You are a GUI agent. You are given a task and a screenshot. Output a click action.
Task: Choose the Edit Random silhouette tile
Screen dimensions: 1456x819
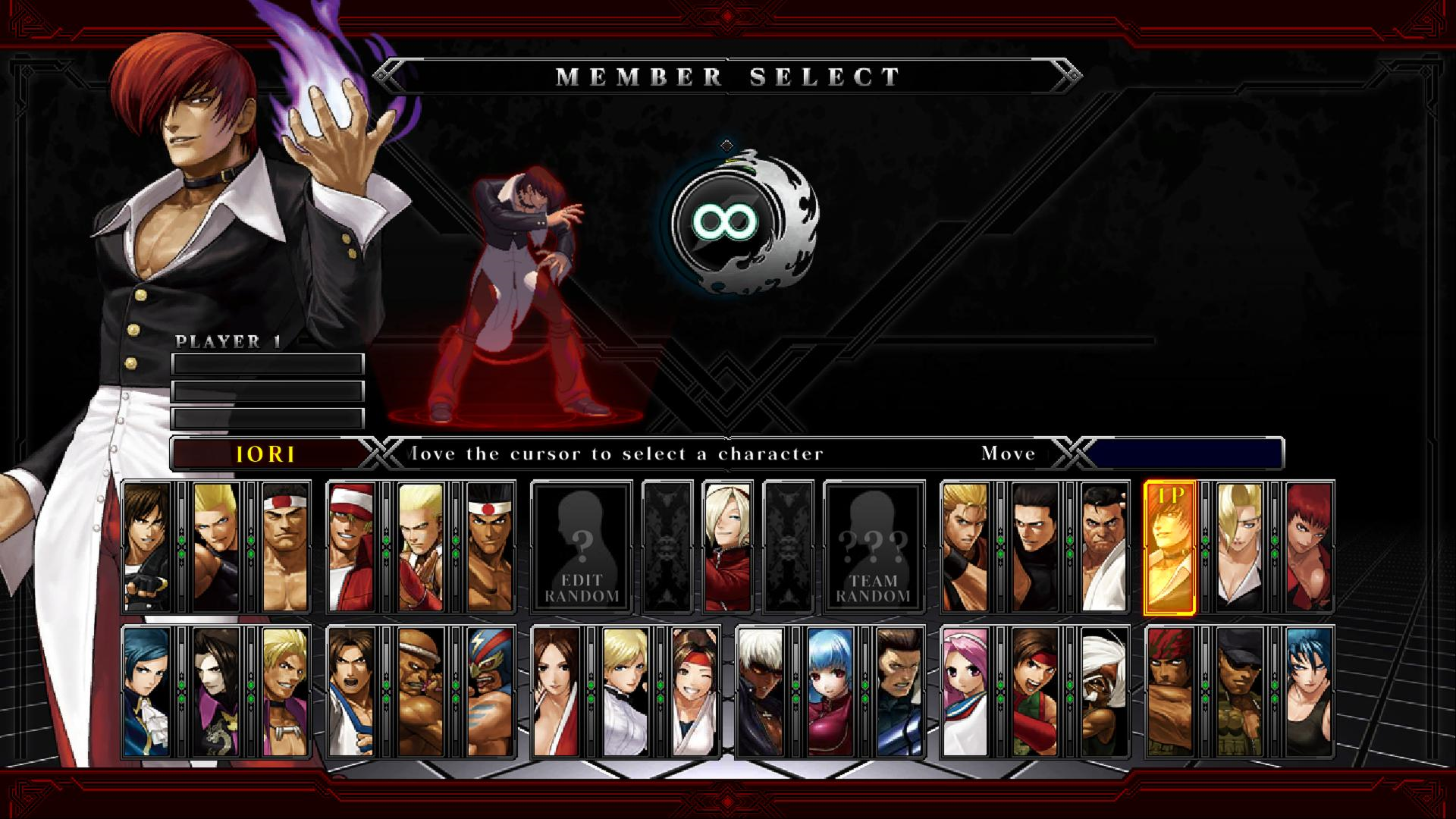coord(582,547)
